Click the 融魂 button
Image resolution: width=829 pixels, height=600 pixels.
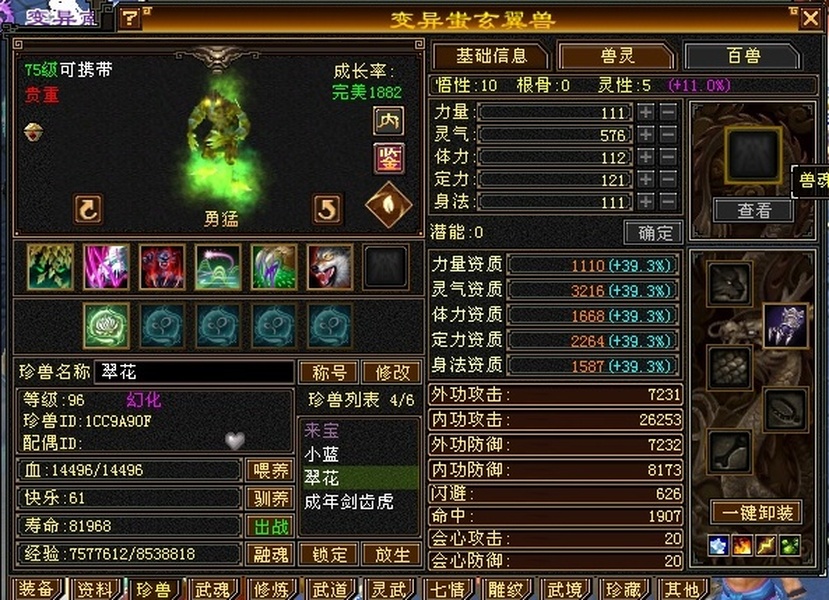(x=269, y=554)
